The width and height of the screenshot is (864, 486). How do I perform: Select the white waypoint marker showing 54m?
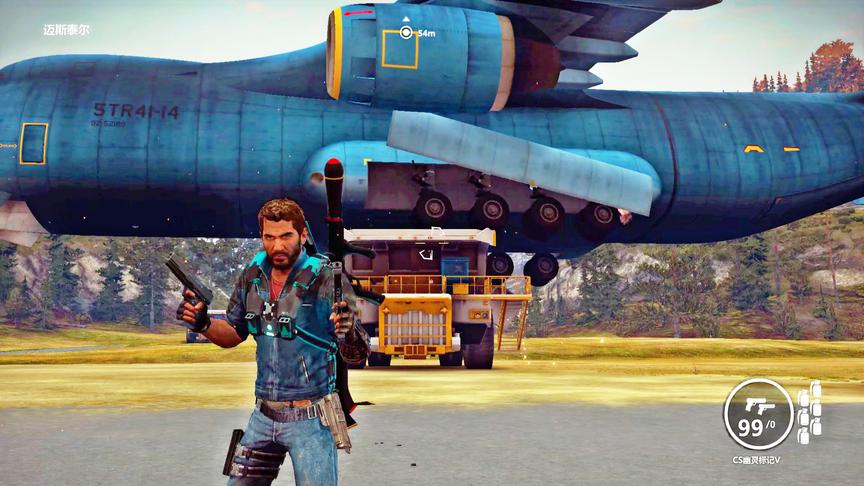pyautogui.click(x=406, y=33)
